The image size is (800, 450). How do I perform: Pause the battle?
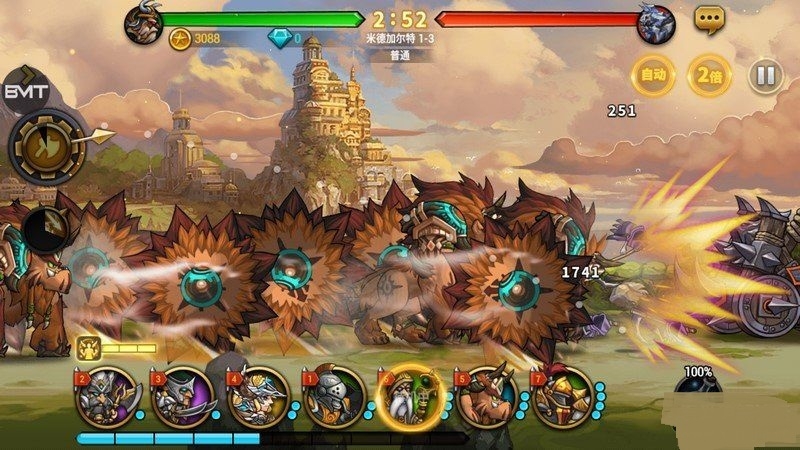click(x=766, y=75)
